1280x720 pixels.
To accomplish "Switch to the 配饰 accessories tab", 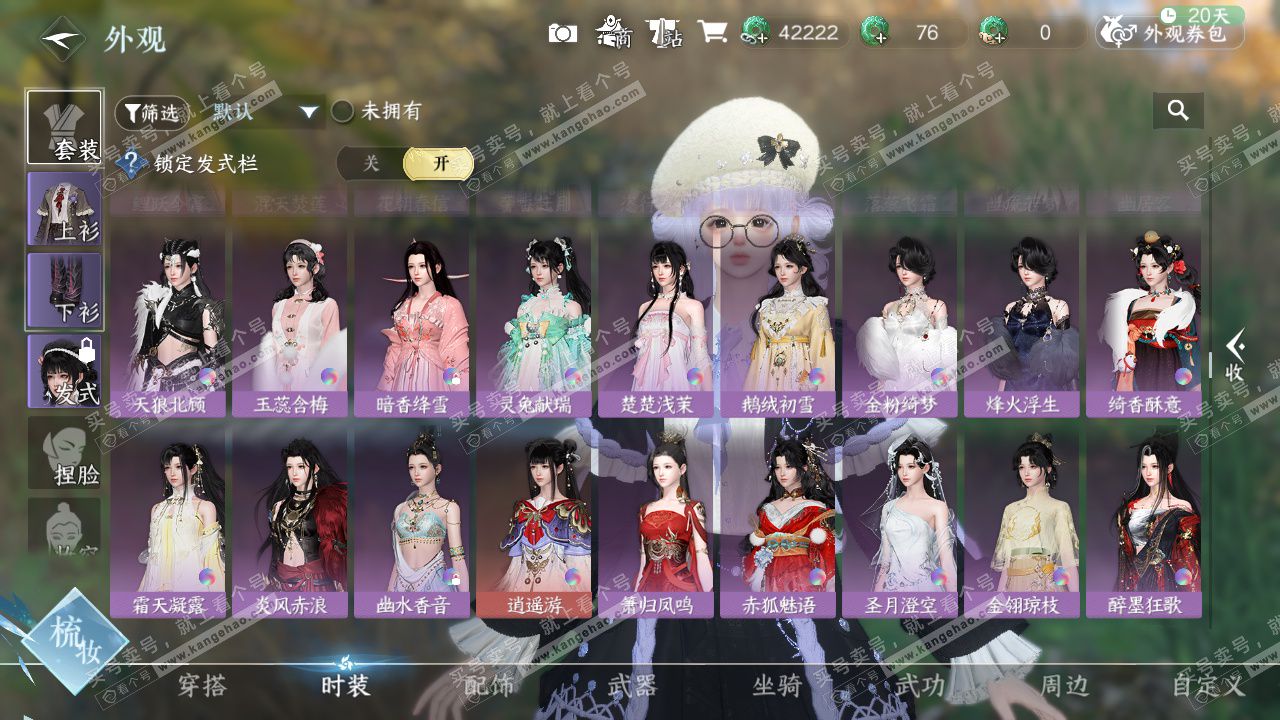I will pyautogui.click(x=489, y=685).
